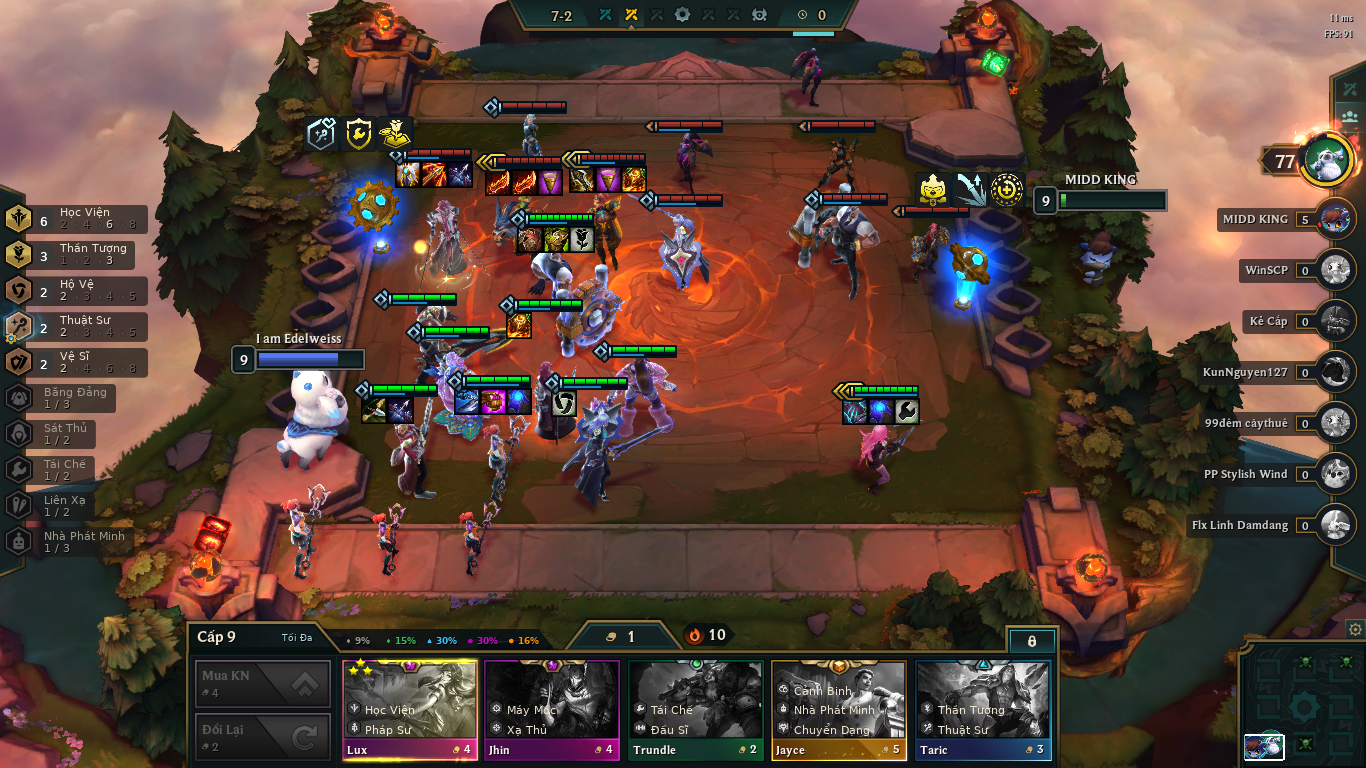This screenshot has width=1366, height=768.
Task: Purchase the Jhin shop card
Action: click(x=552, y=710)
